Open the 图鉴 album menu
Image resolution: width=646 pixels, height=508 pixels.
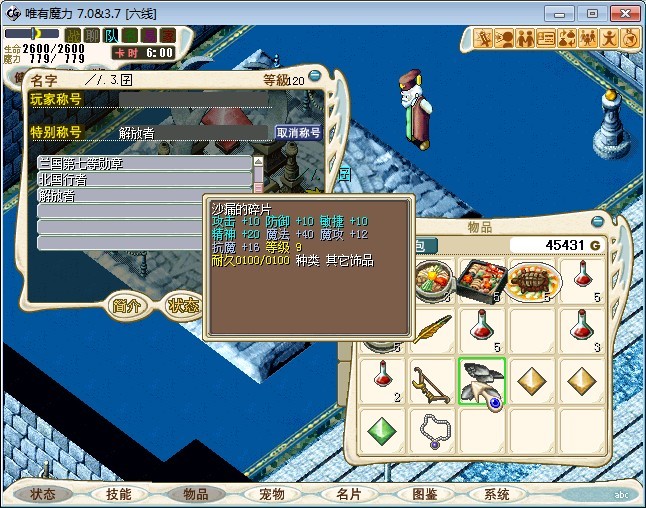(424, 494)
